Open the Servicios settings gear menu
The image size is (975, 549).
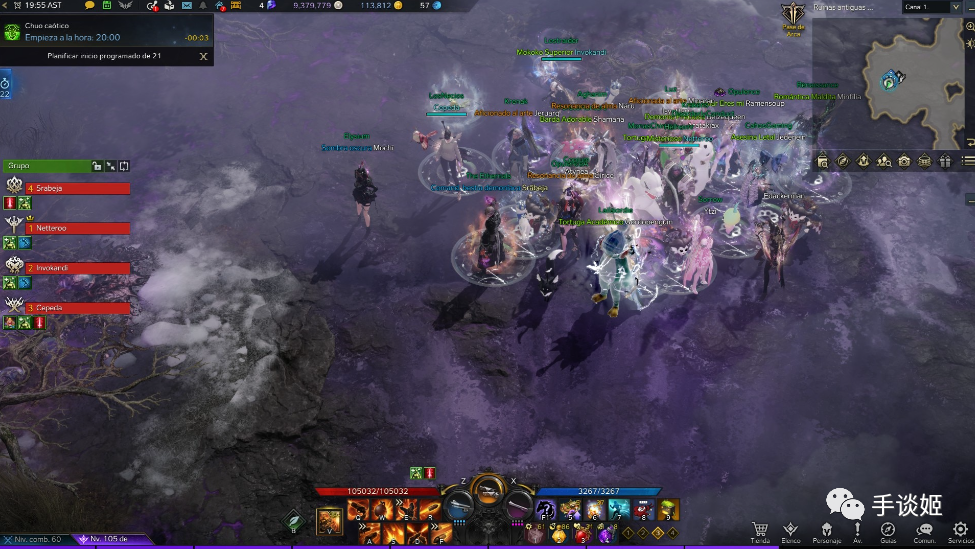[959, 530]
